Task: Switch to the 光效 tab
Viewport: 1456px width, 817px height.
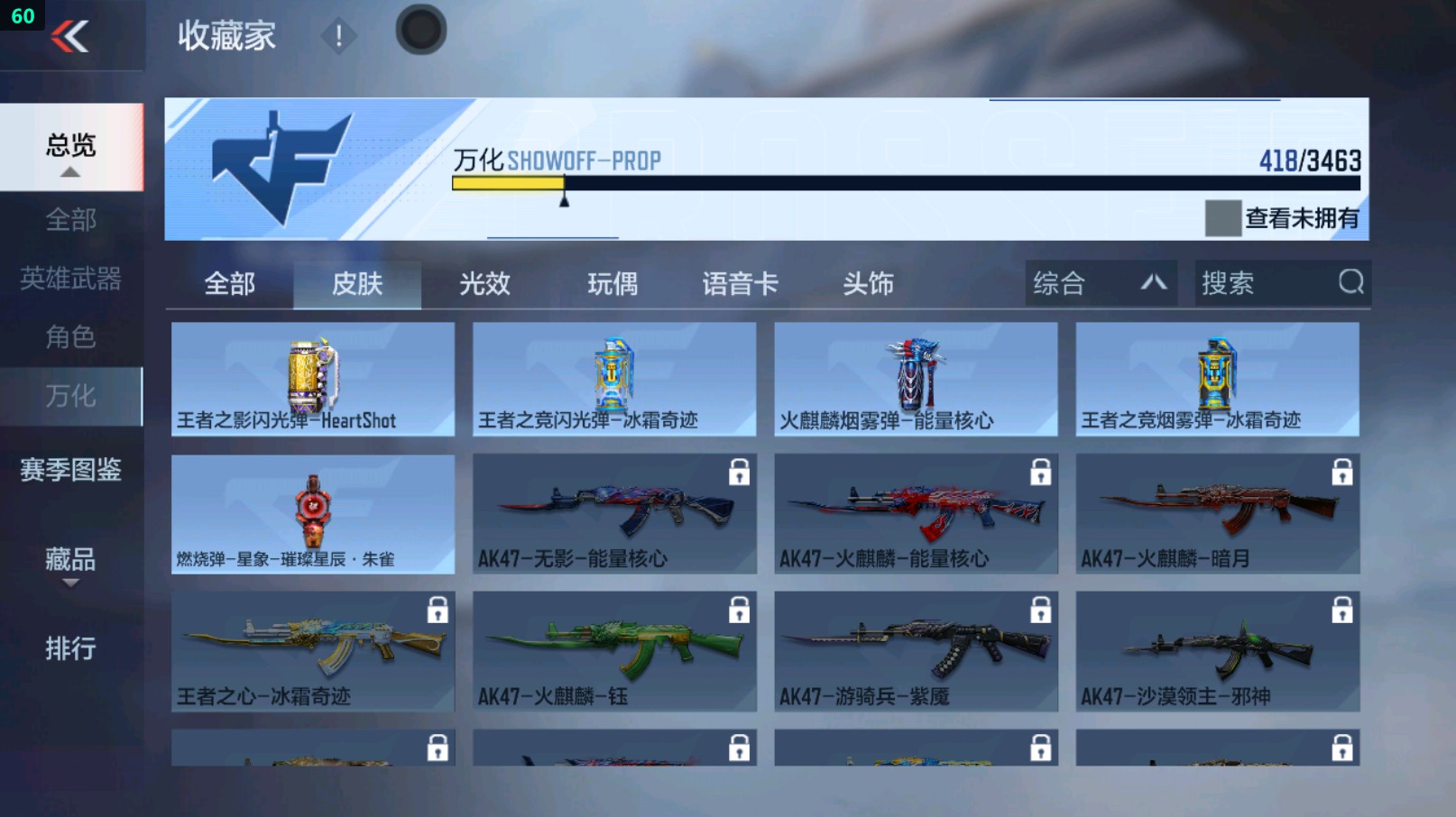Action: point(485,283)
